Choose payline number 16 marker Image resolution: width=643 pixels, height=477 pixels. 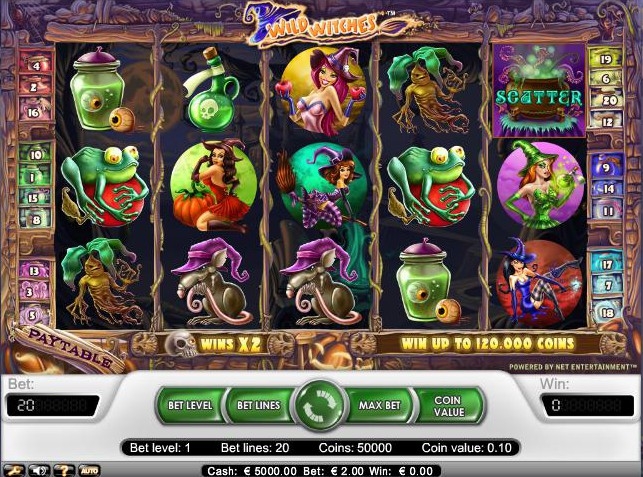click(x=35, y=113)
